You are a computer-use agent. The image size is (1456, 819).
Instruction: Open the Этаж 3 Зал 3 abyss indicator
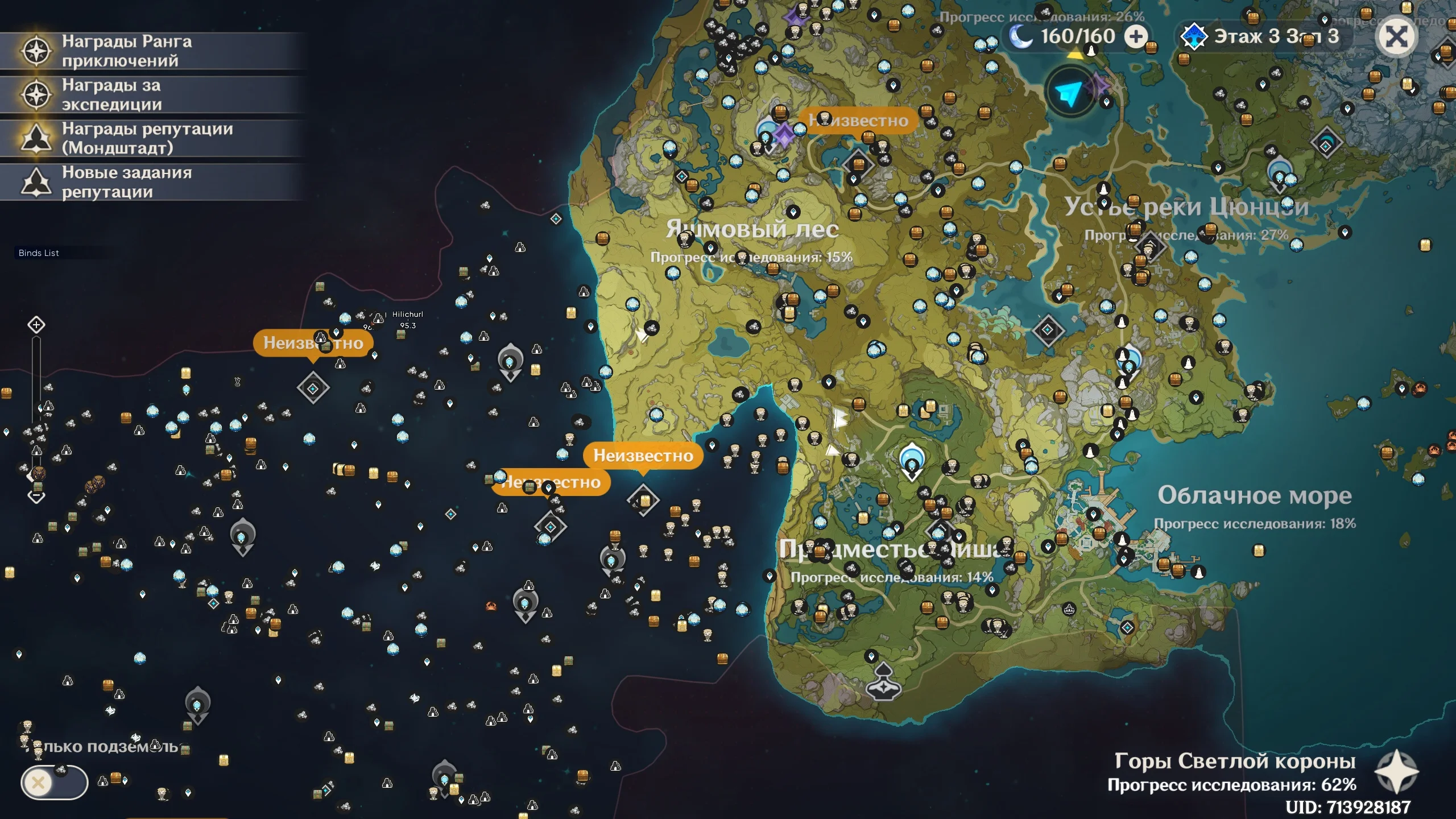click(x=1260, y=37)
